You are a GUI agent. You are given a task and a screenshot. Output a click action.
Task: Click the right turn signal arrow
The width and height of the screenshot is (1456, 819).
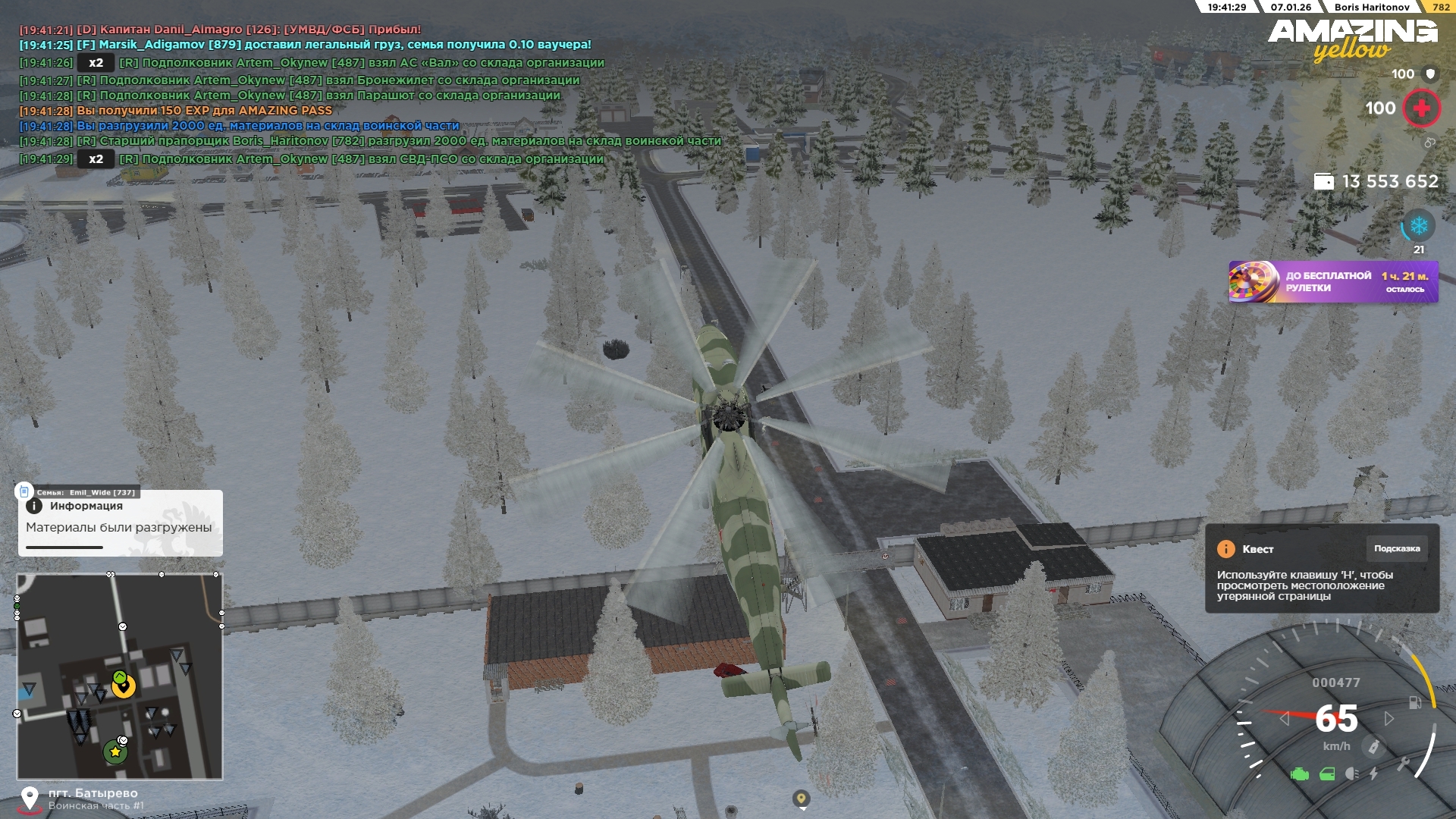click(x=1389, y=718)
